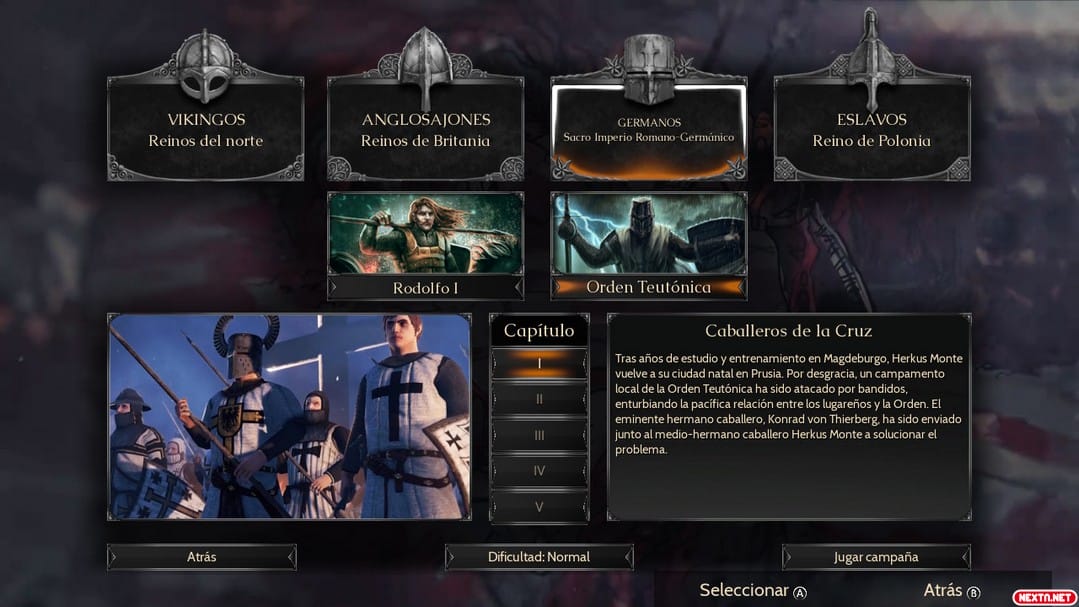Screen dimensions: 1079x607
Task: Choose chapter III
Action: (539, 435)
